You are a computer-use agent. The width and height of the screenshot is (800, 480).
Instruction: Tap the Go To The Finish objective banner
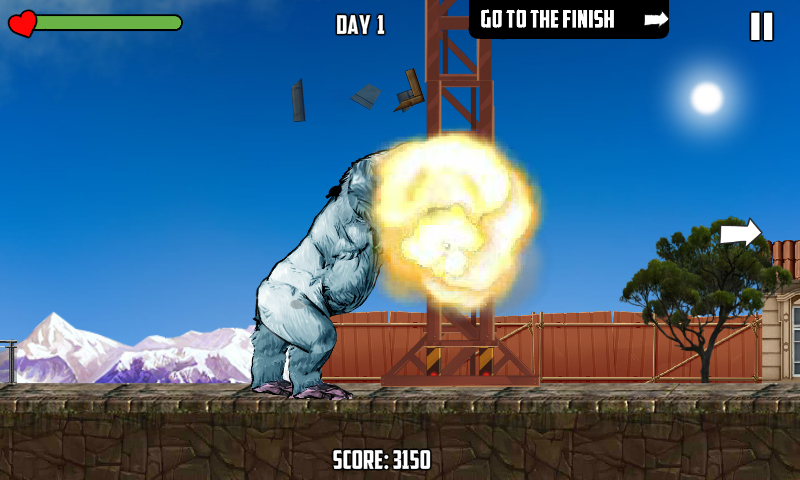[x=568, y=19]
